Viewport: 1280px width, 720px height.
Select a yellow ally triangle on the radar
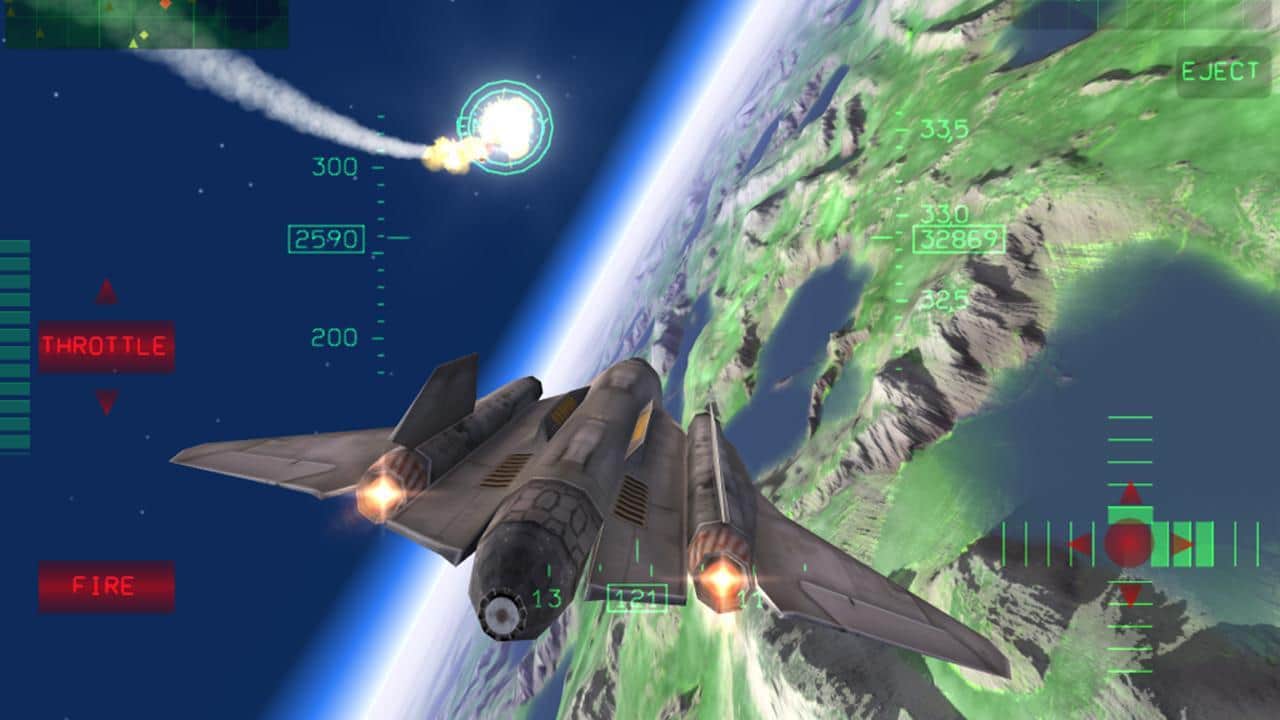(x=40, y=34)
